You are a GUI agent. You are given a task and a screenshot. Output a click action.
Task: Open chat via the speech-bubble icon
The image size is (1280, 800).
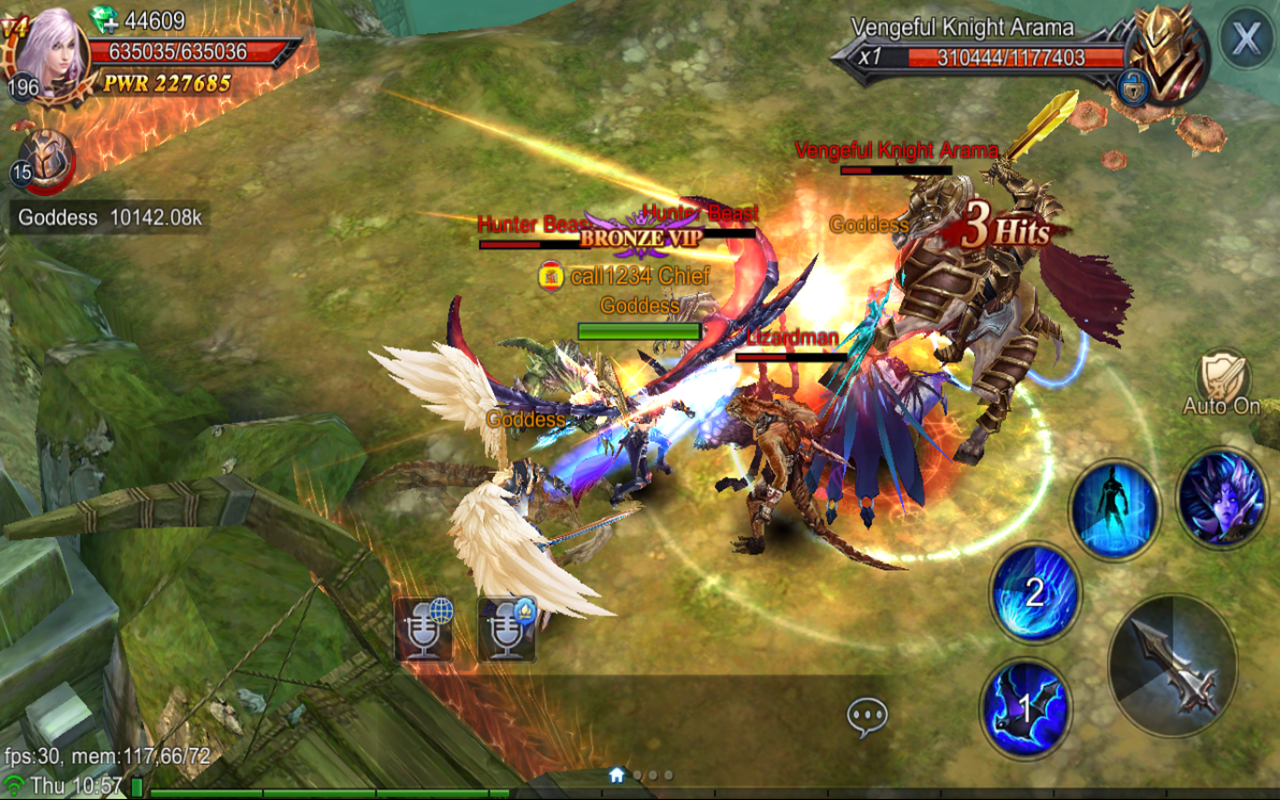(x=866, y=713)
